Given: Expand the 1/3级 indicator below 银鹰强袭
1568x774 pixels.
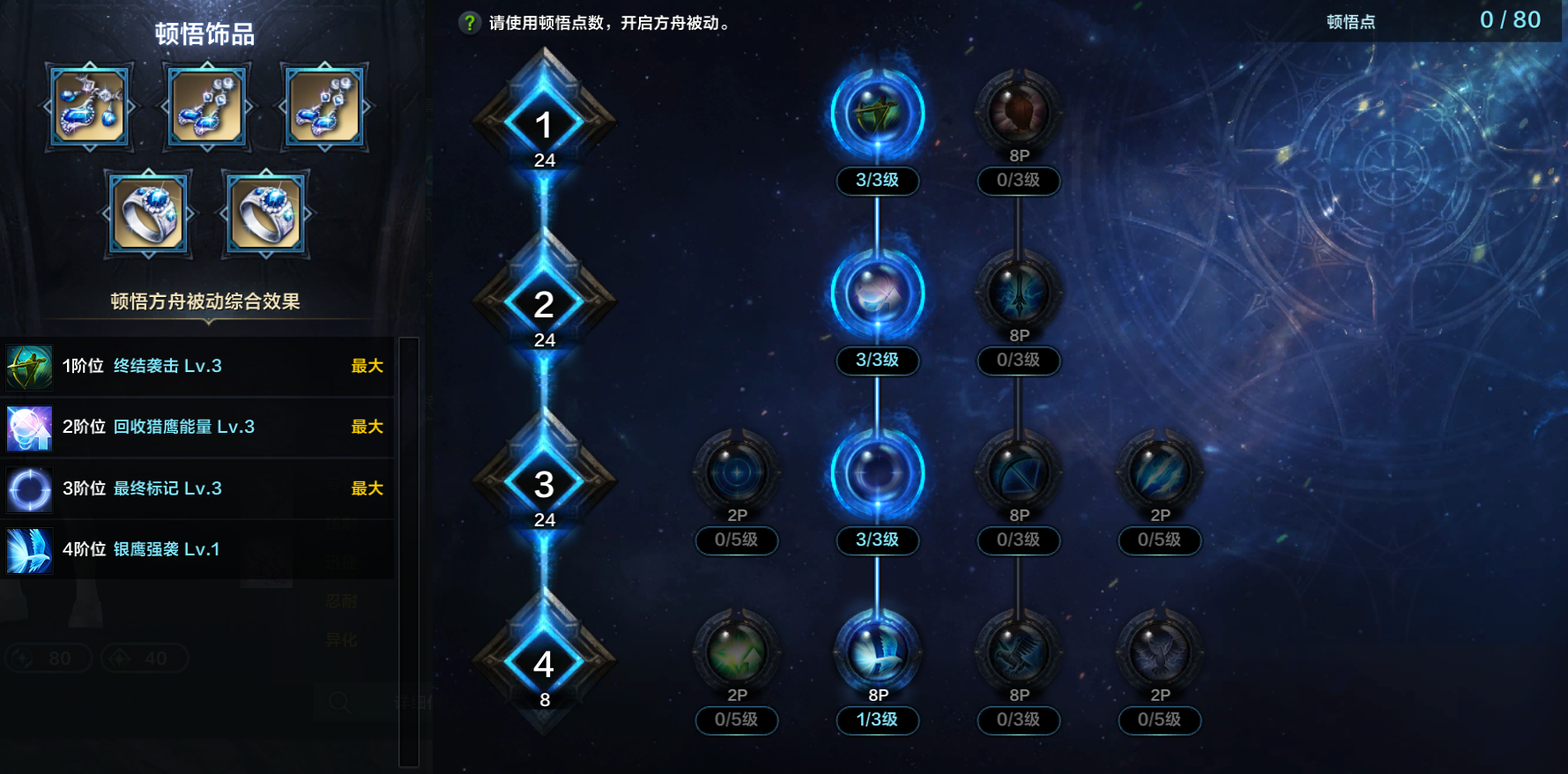Looking at the screenshot, I should coord(876,720).
